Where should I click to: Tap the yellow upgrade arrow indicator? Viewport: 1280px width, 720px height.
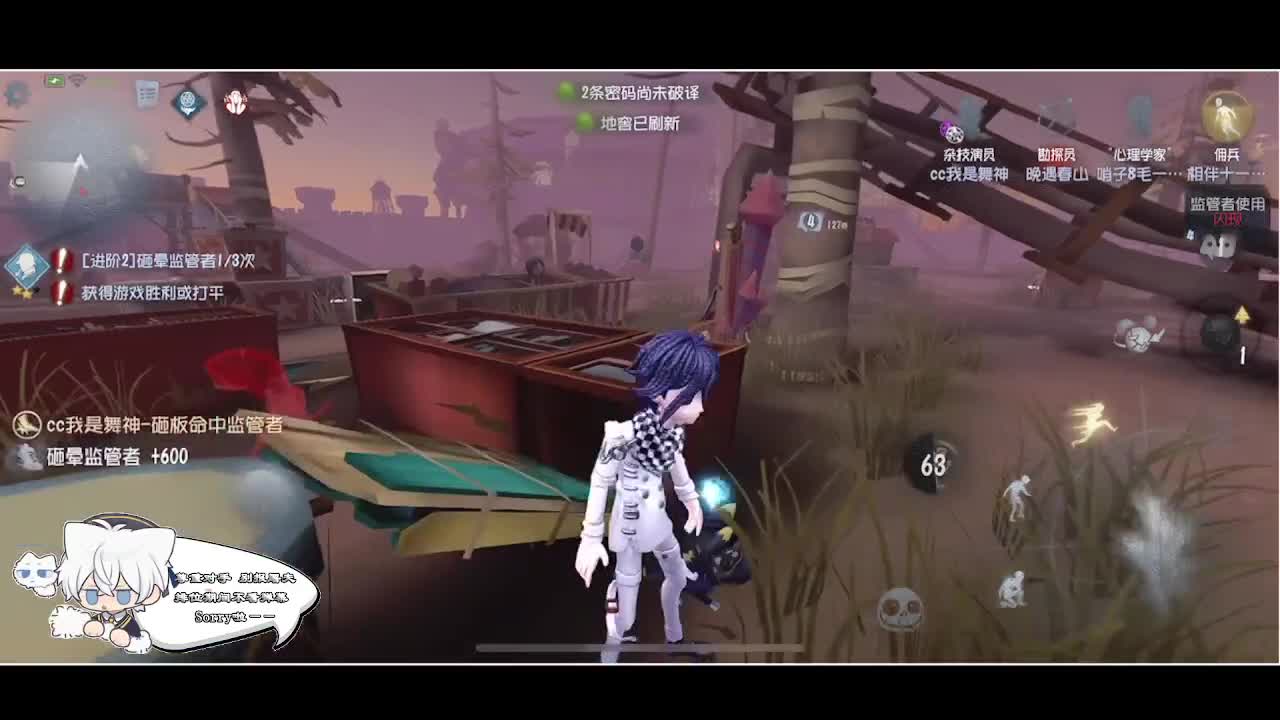(1241, 313)
